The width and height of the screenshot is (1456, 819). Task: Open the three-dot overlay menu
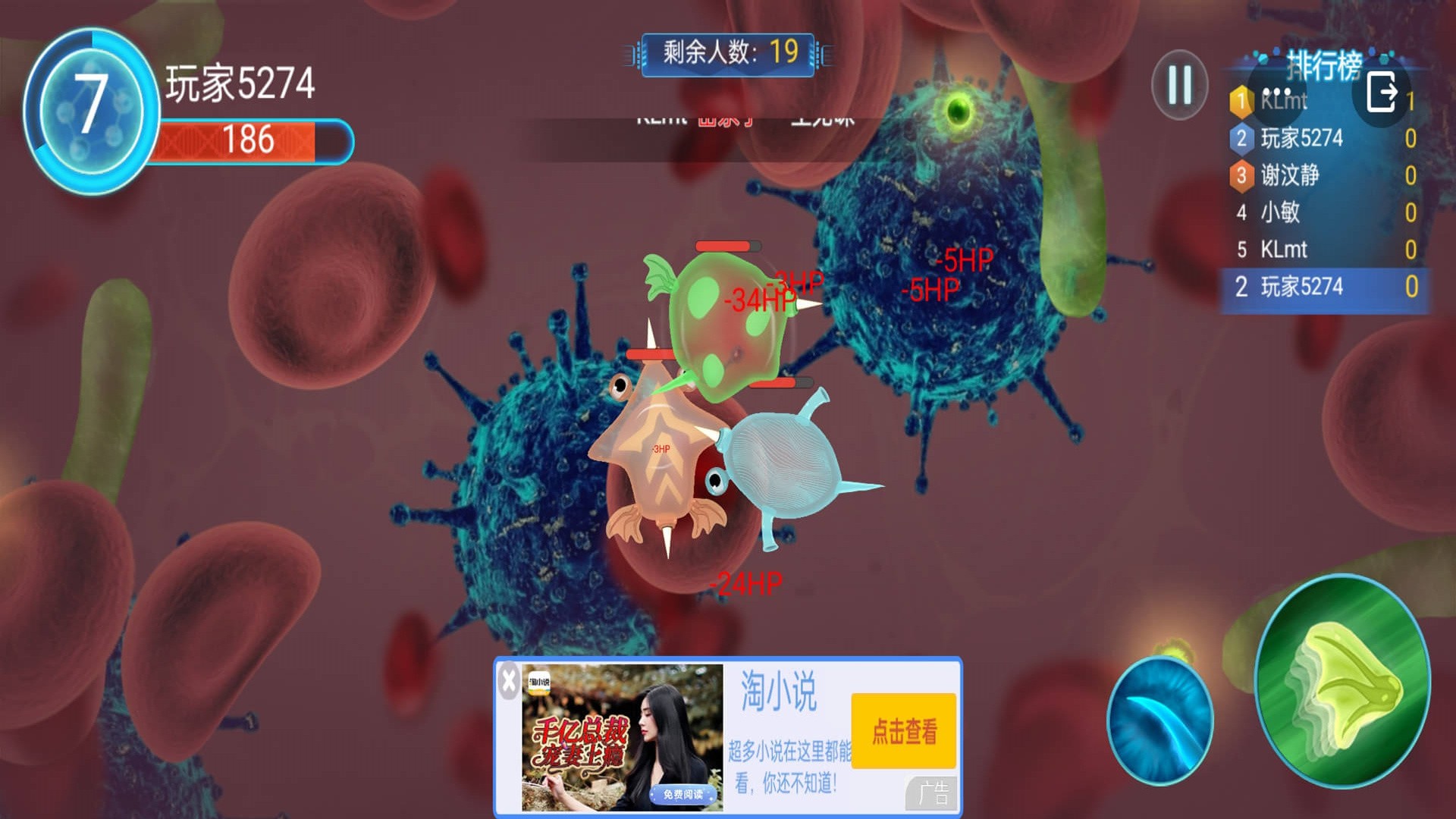1277,93
